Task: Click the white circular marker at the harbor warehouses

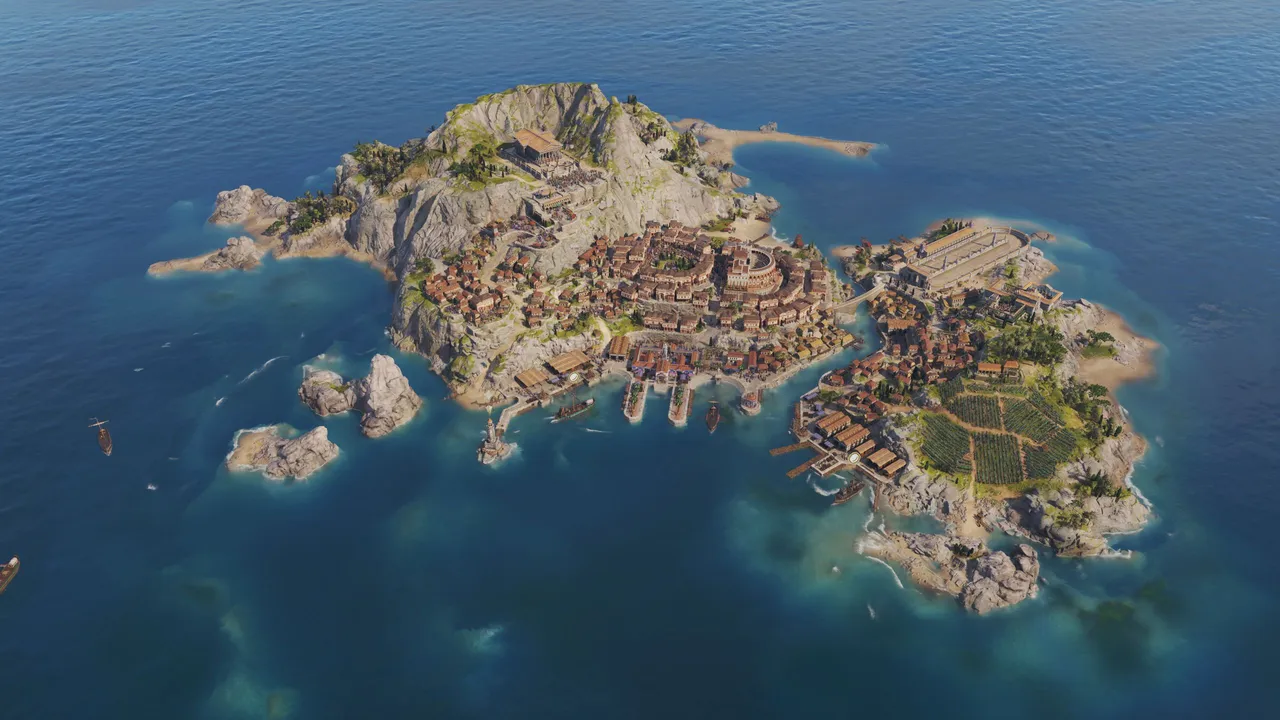Action: tap(854, 457)
